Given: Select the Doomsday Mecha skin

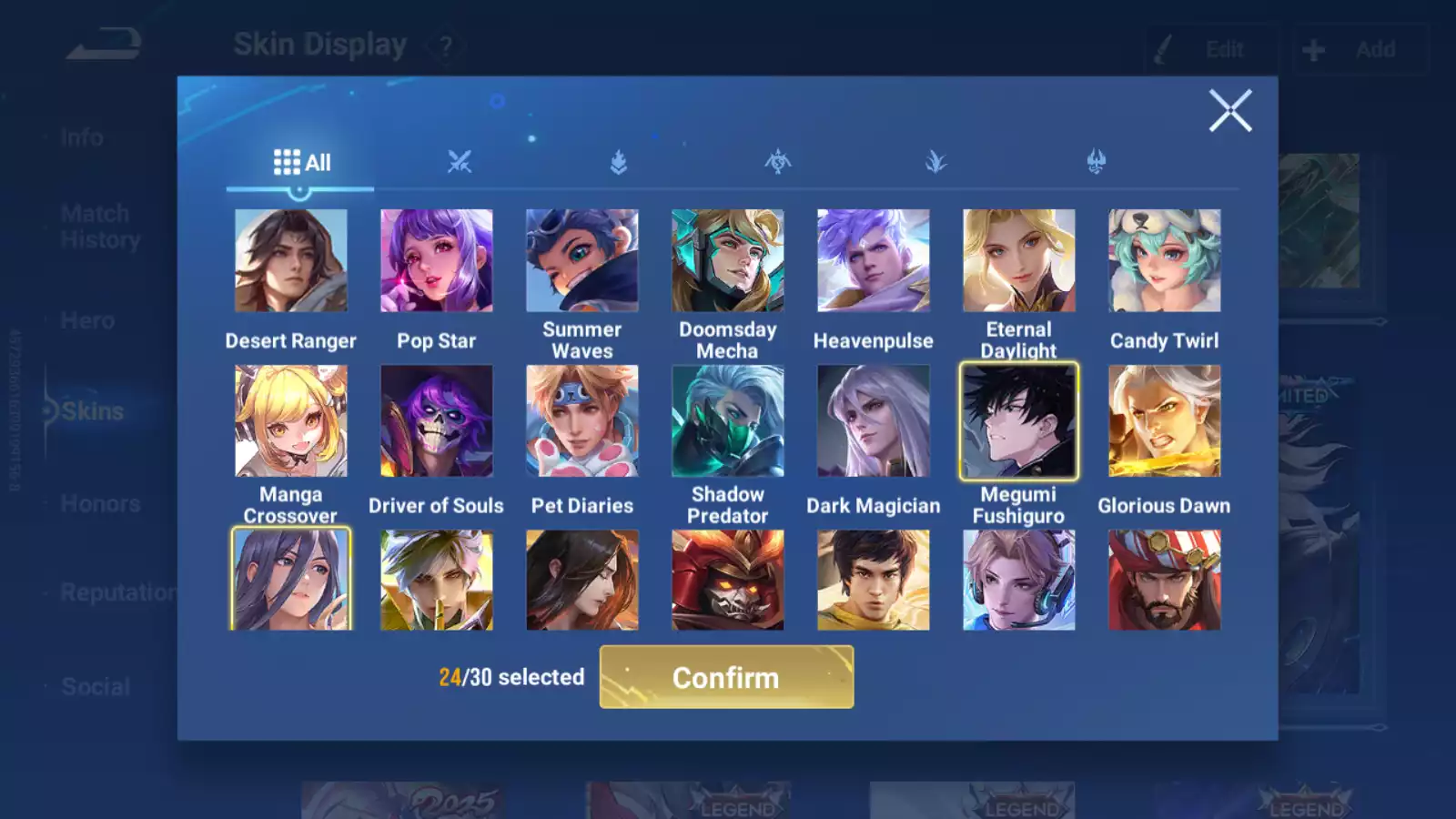Looking at the screenshot, I should click(x=727, y=261).
